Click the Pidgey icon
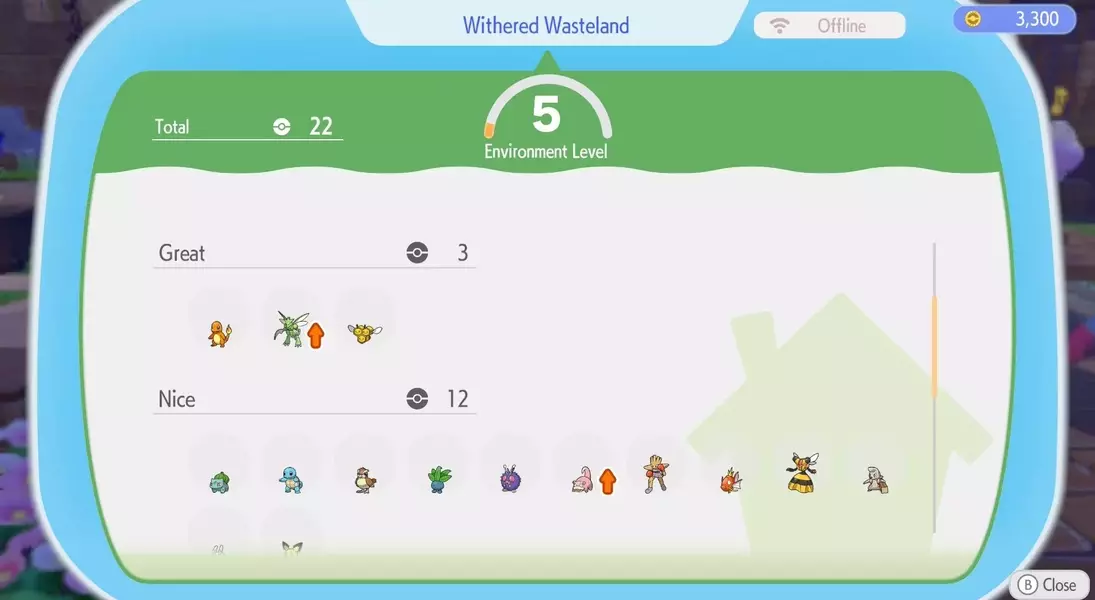1095x600 pixels. tap(364, 479)
